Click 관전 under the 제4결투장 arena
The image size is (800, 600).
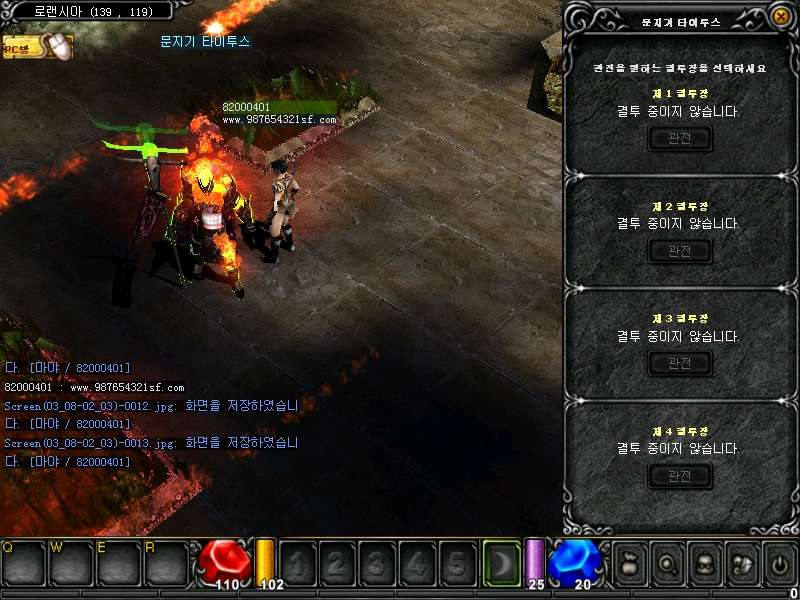tap(680, 476)
